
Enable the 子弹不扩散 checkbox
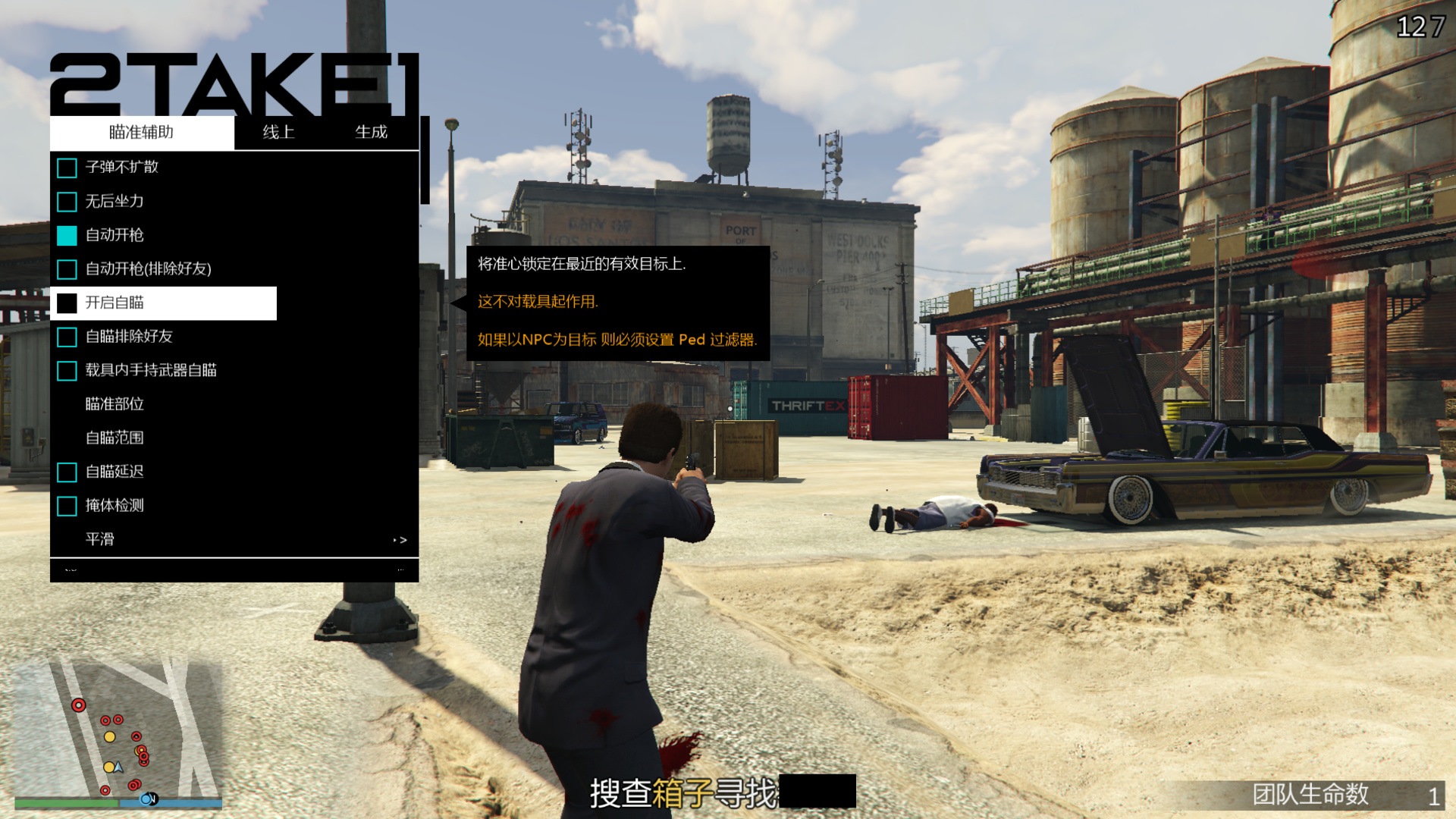pyautogui.click(x=66, y=168)
